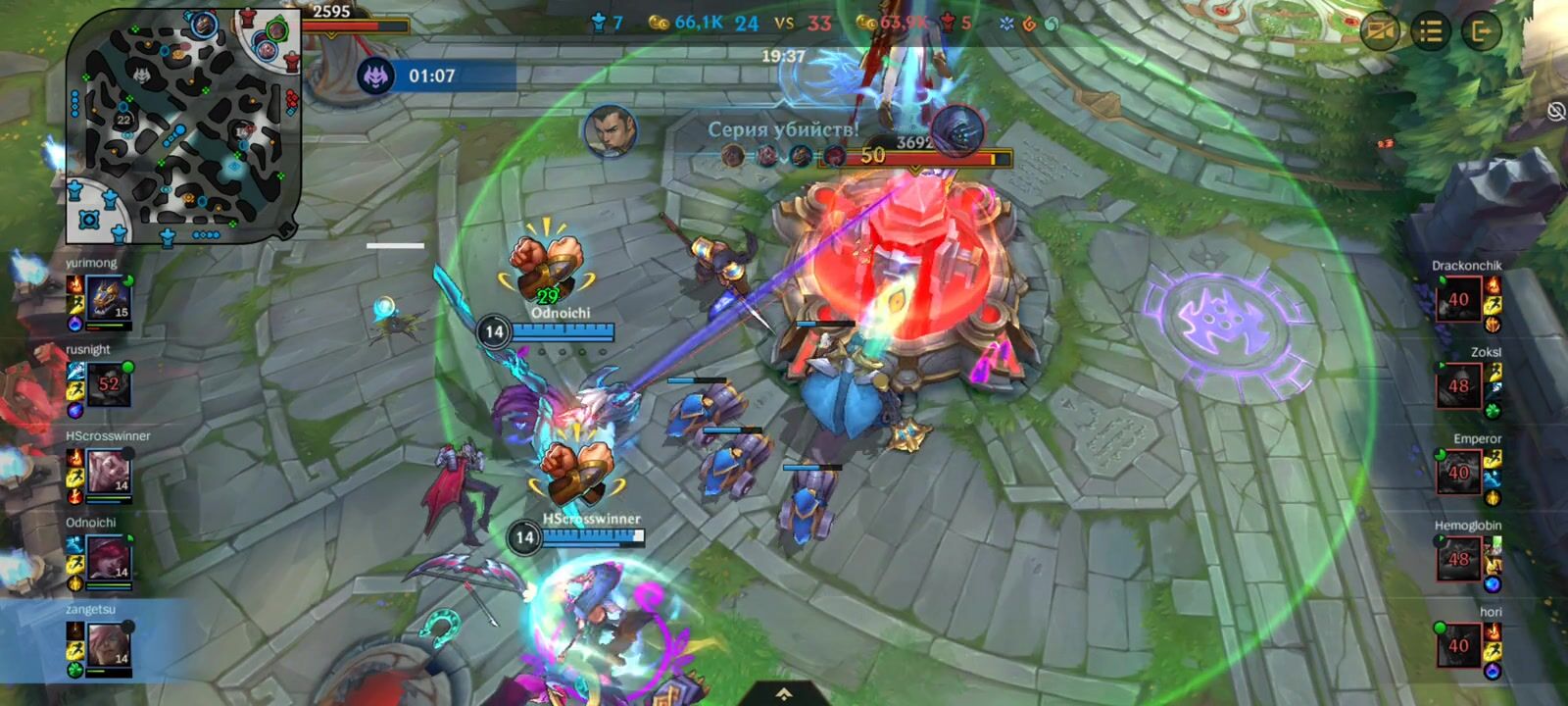Open the scoreboard list button

1431,32
